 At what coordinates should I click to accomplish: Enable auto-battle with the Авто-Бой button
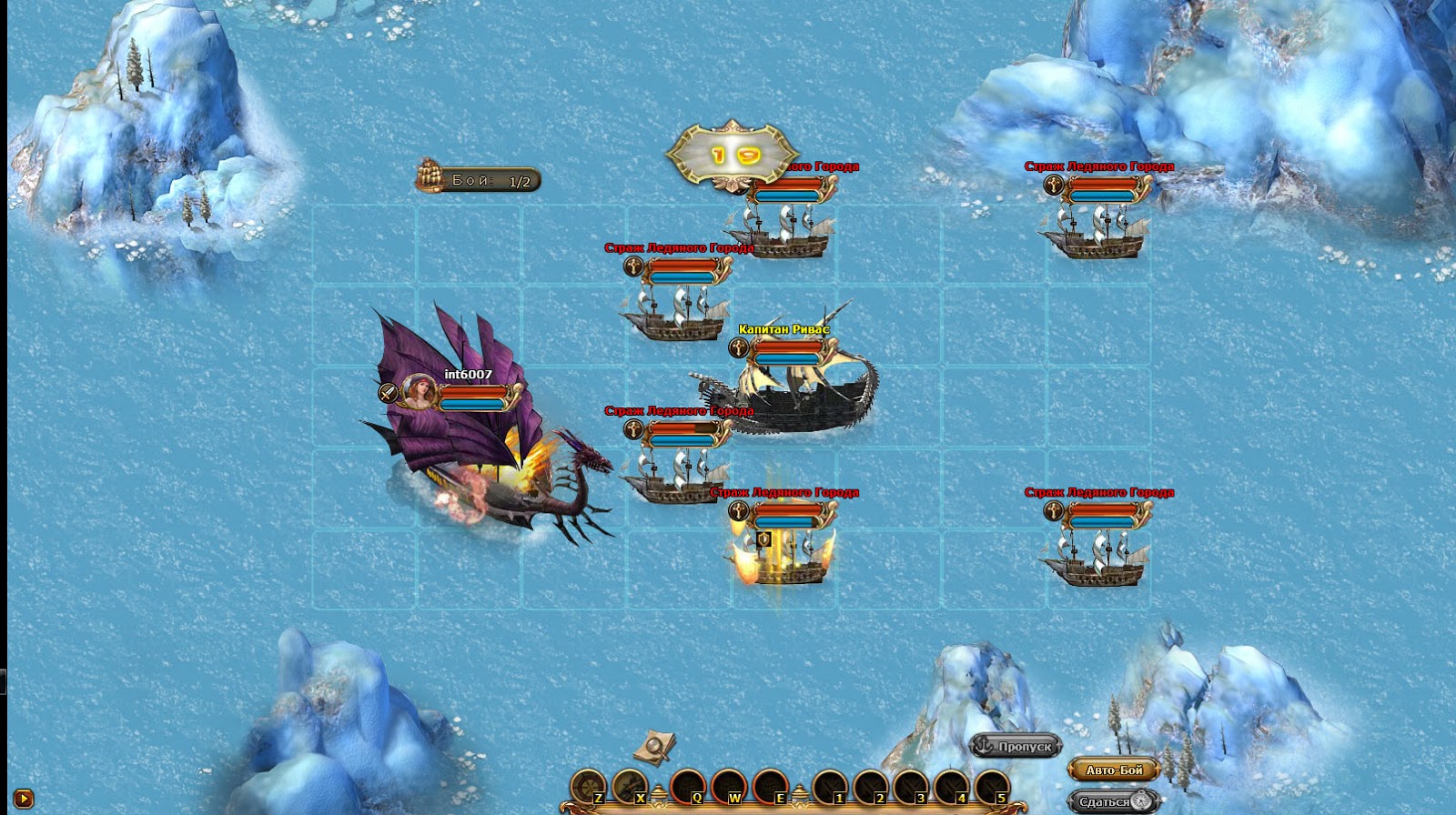pos(1113,770)
